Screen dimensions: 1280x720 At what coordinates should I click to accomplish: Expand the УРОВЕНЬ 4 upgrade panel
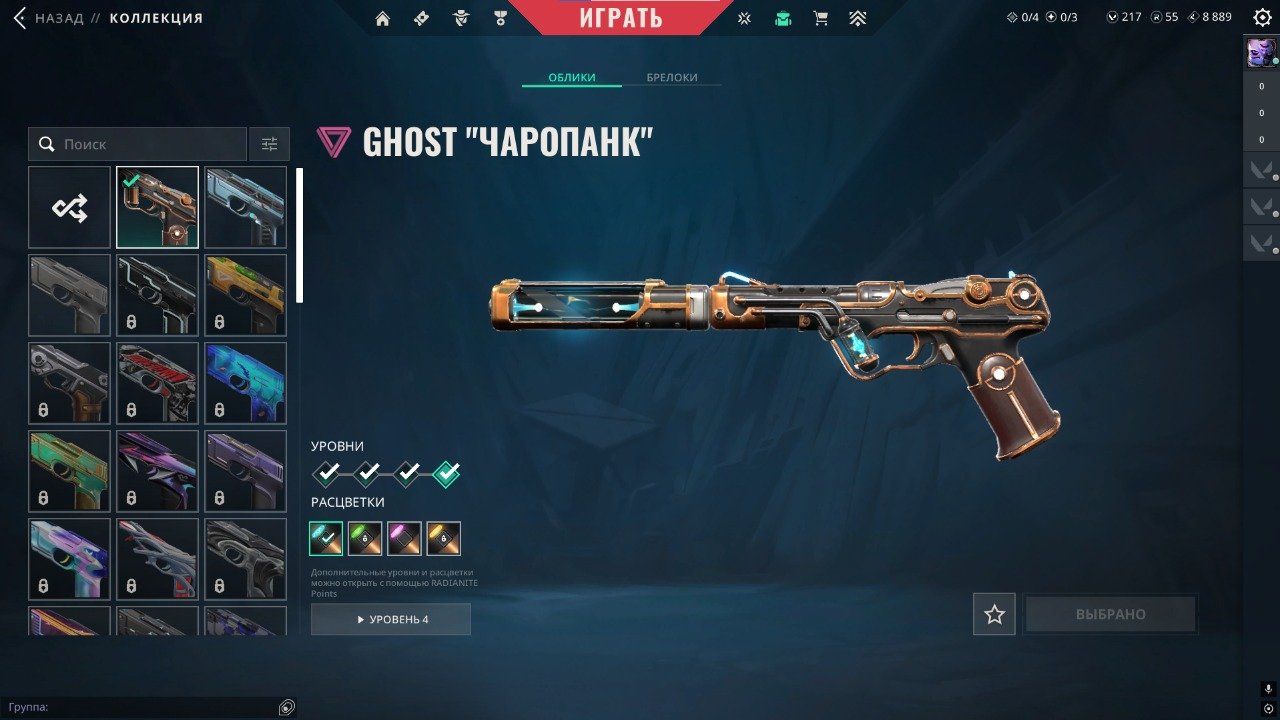coord(390,619)
